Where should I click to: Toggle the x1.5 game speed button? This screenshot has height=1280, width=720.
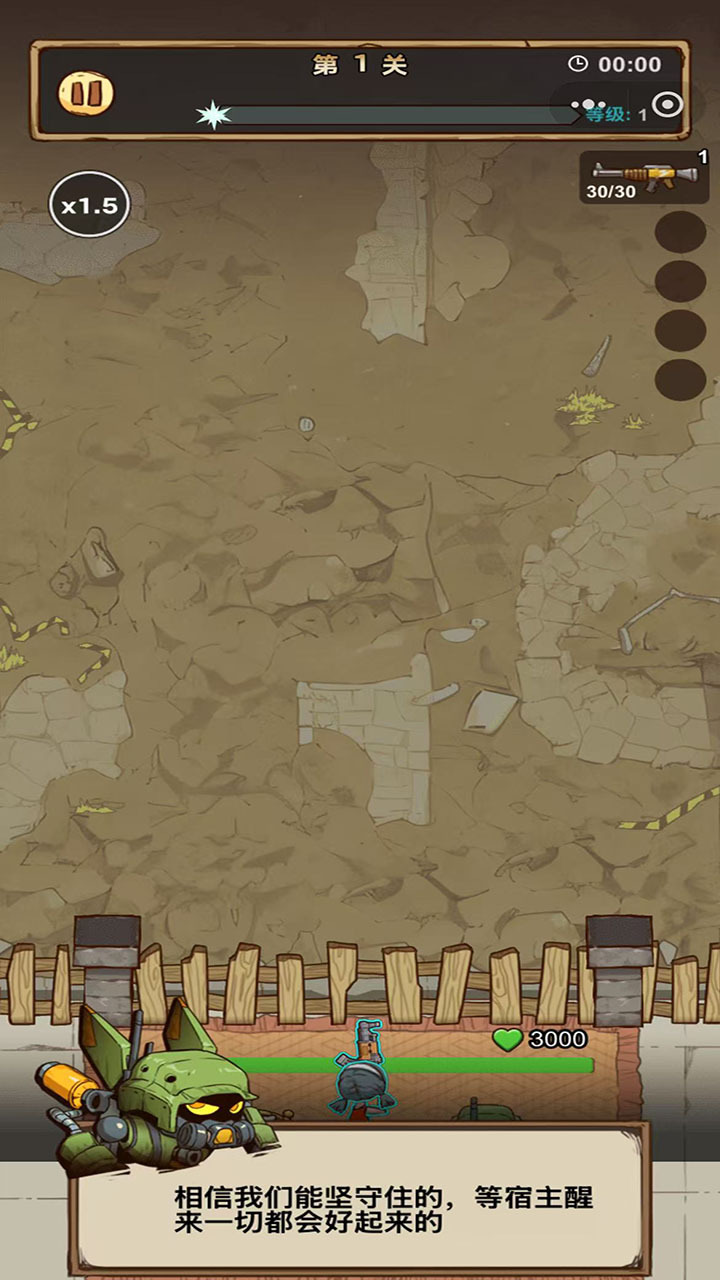click(x=89, y=206)
